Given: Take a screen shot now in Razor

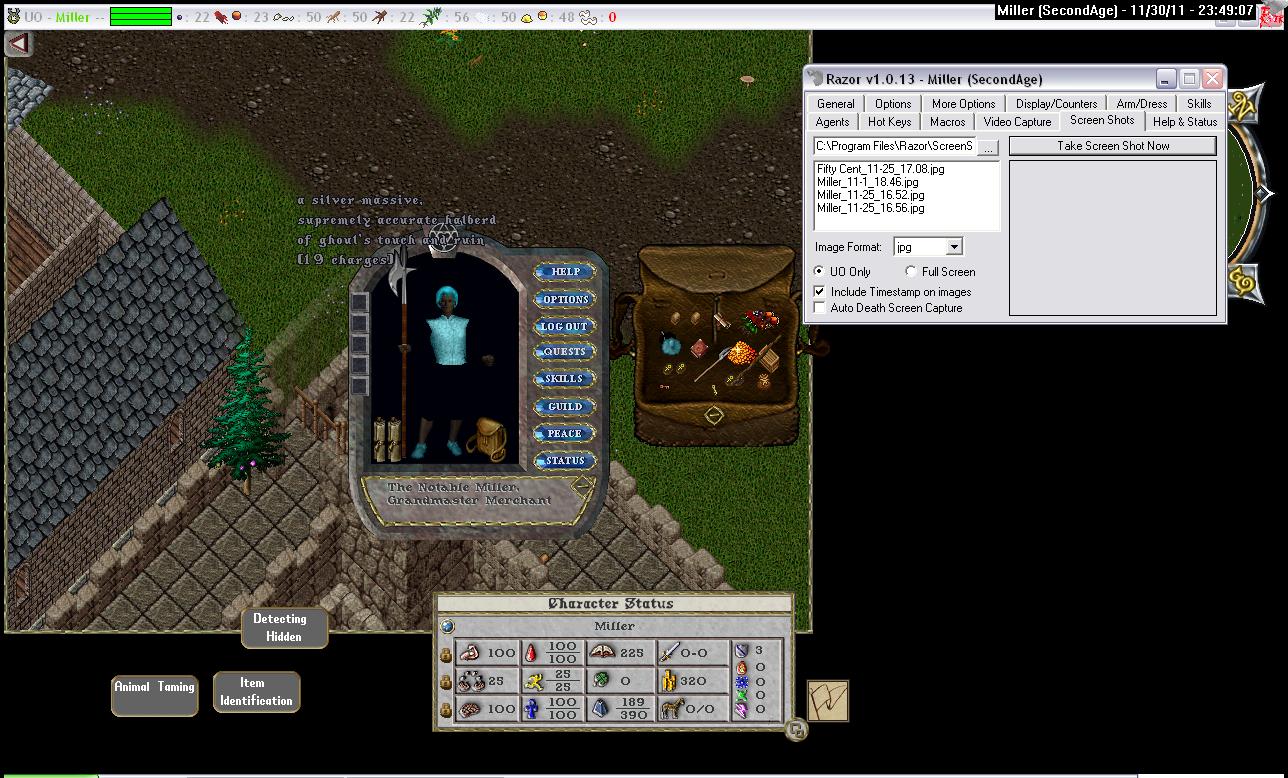Looking at the screenshot, I should tap(1112, 146).
